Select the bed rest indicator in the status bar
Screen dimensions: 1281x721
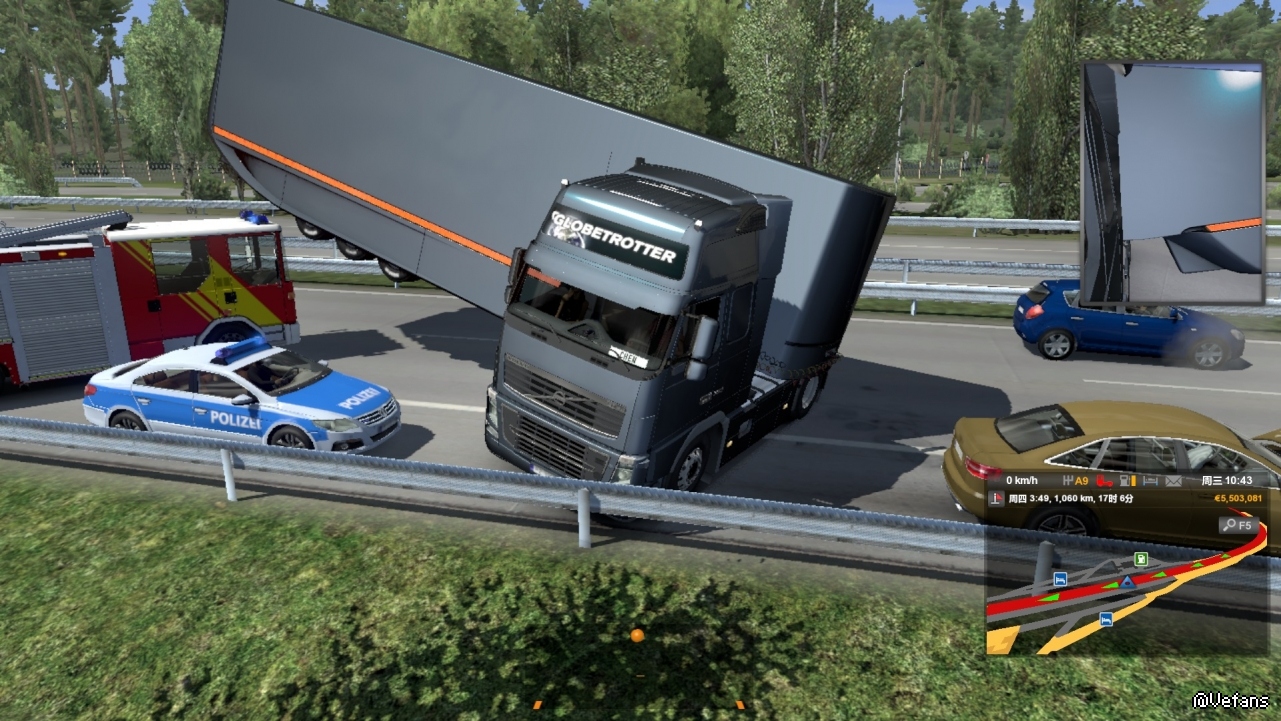coord(1150,481)
